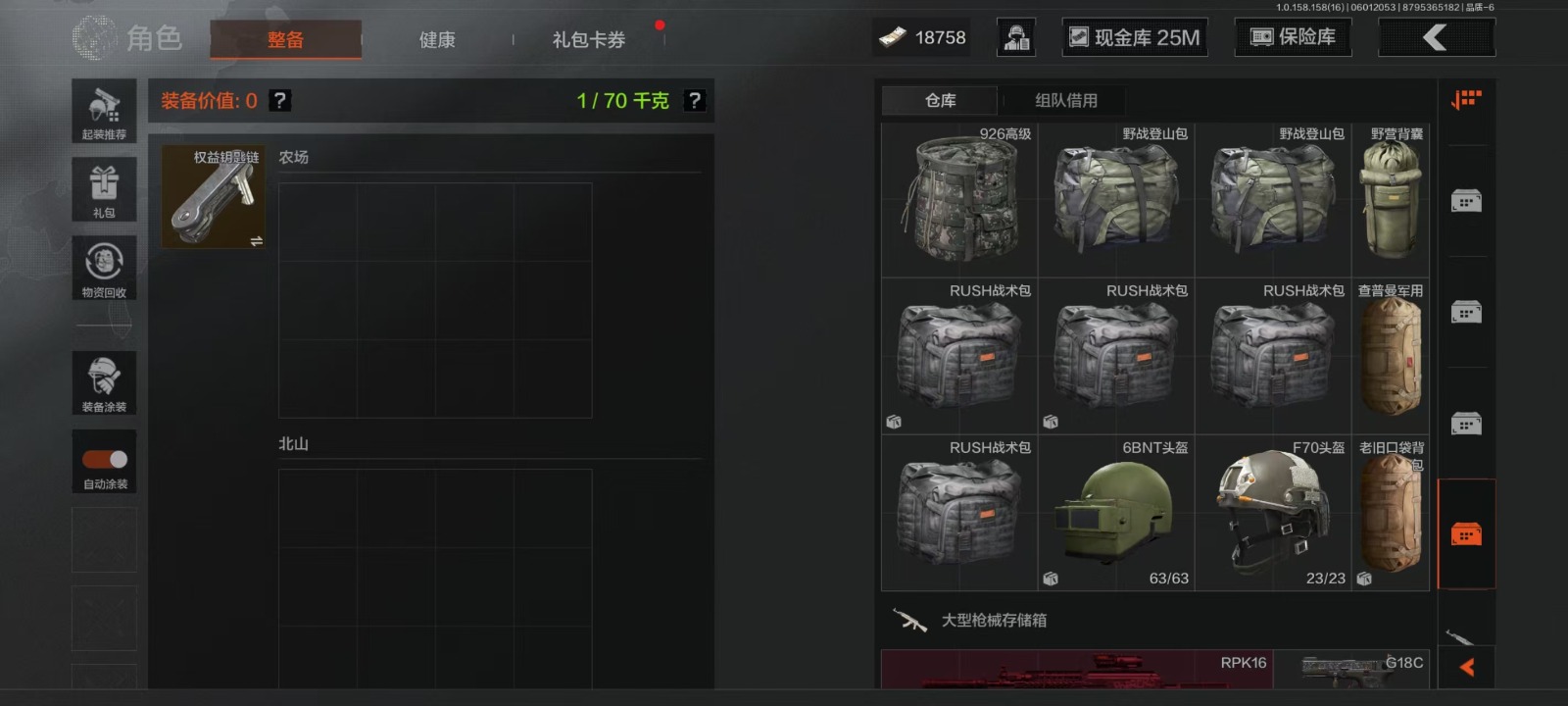
Task: Open the 现金库 25M vault
Action: tap(1135, 38)
